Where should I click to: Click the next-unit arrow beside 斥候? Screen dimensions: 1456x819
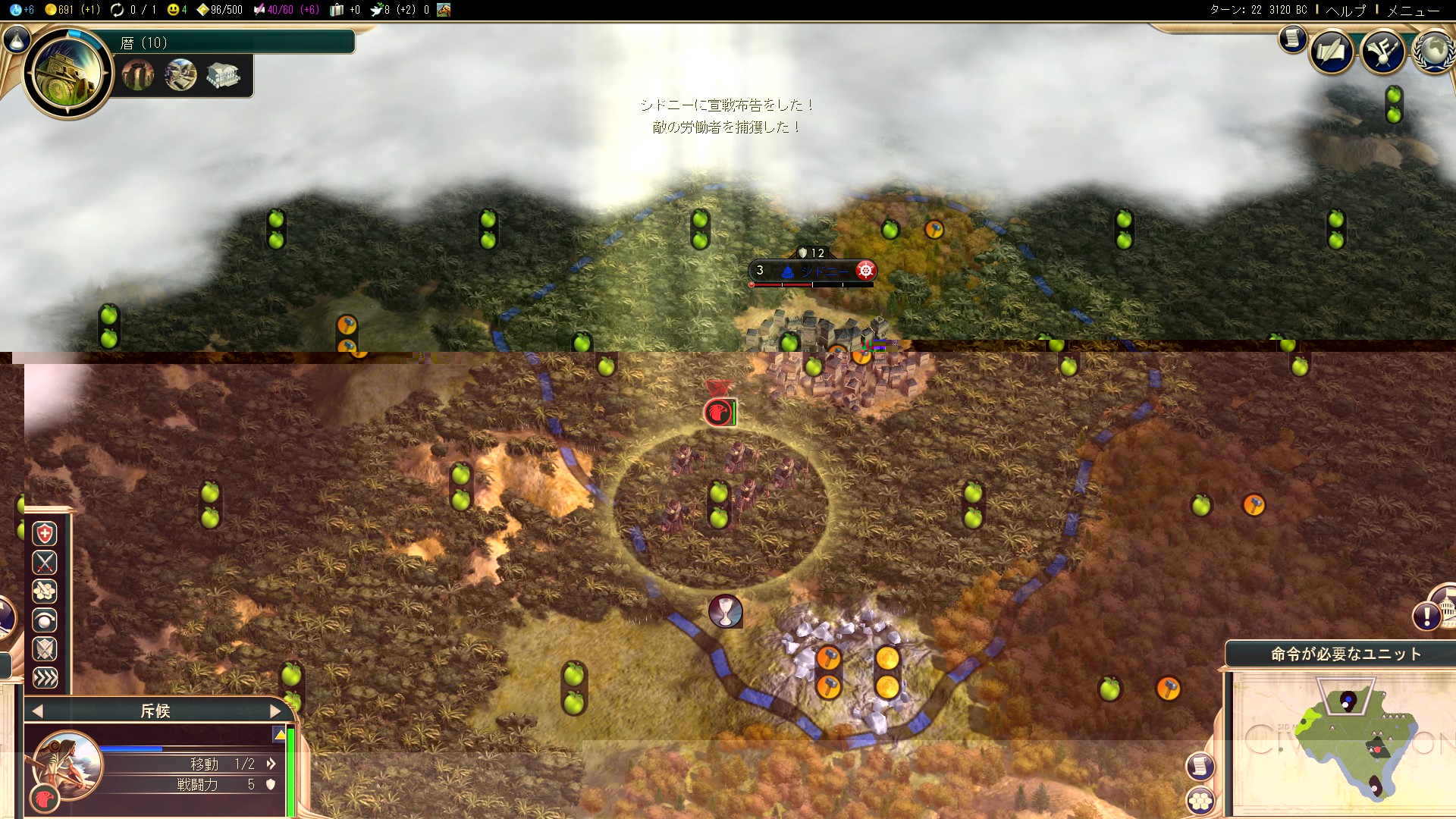click(x=276, y=711)
